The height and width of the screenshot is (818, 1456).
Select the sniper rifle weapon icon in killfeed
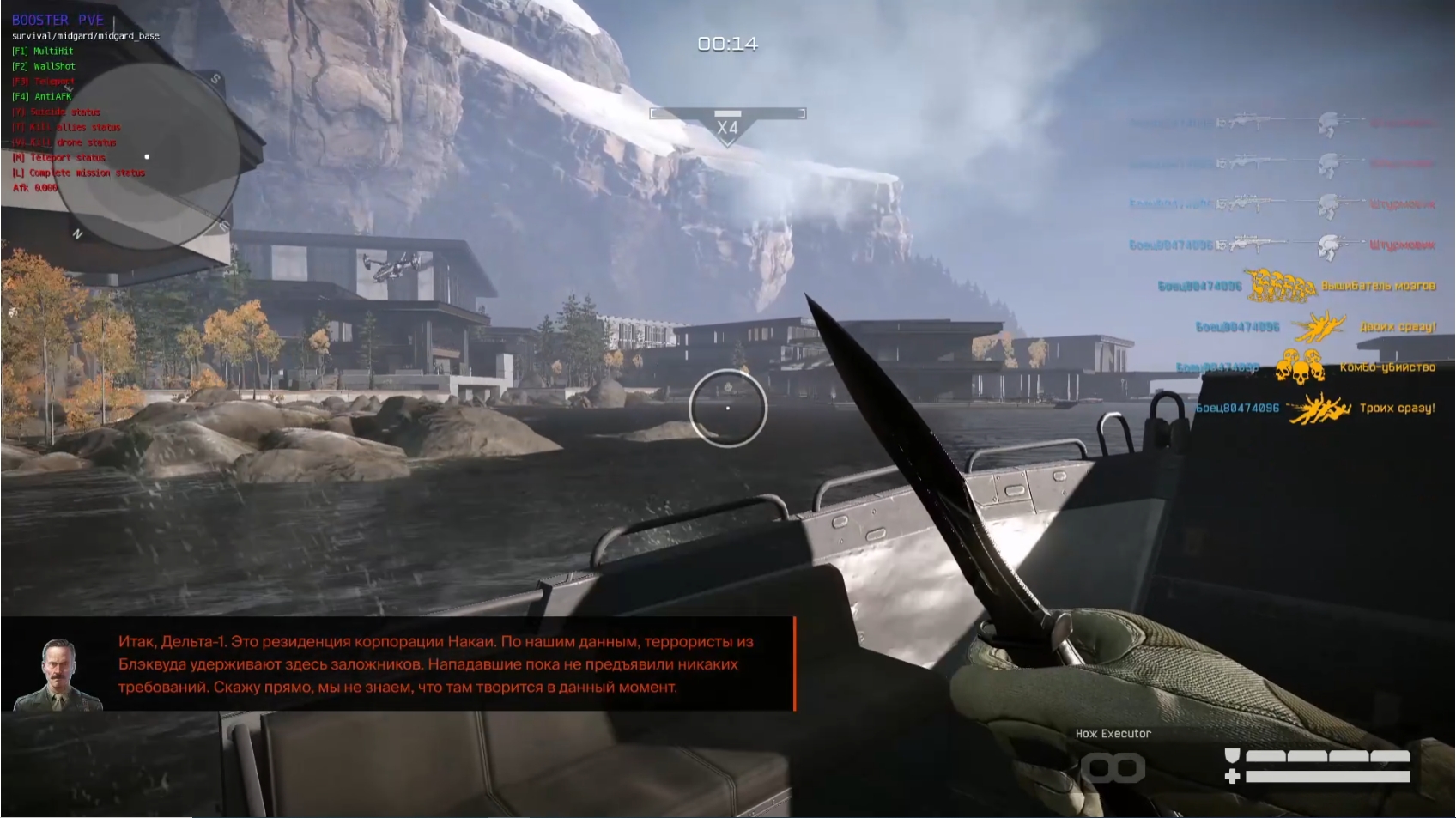(1252, 241)
